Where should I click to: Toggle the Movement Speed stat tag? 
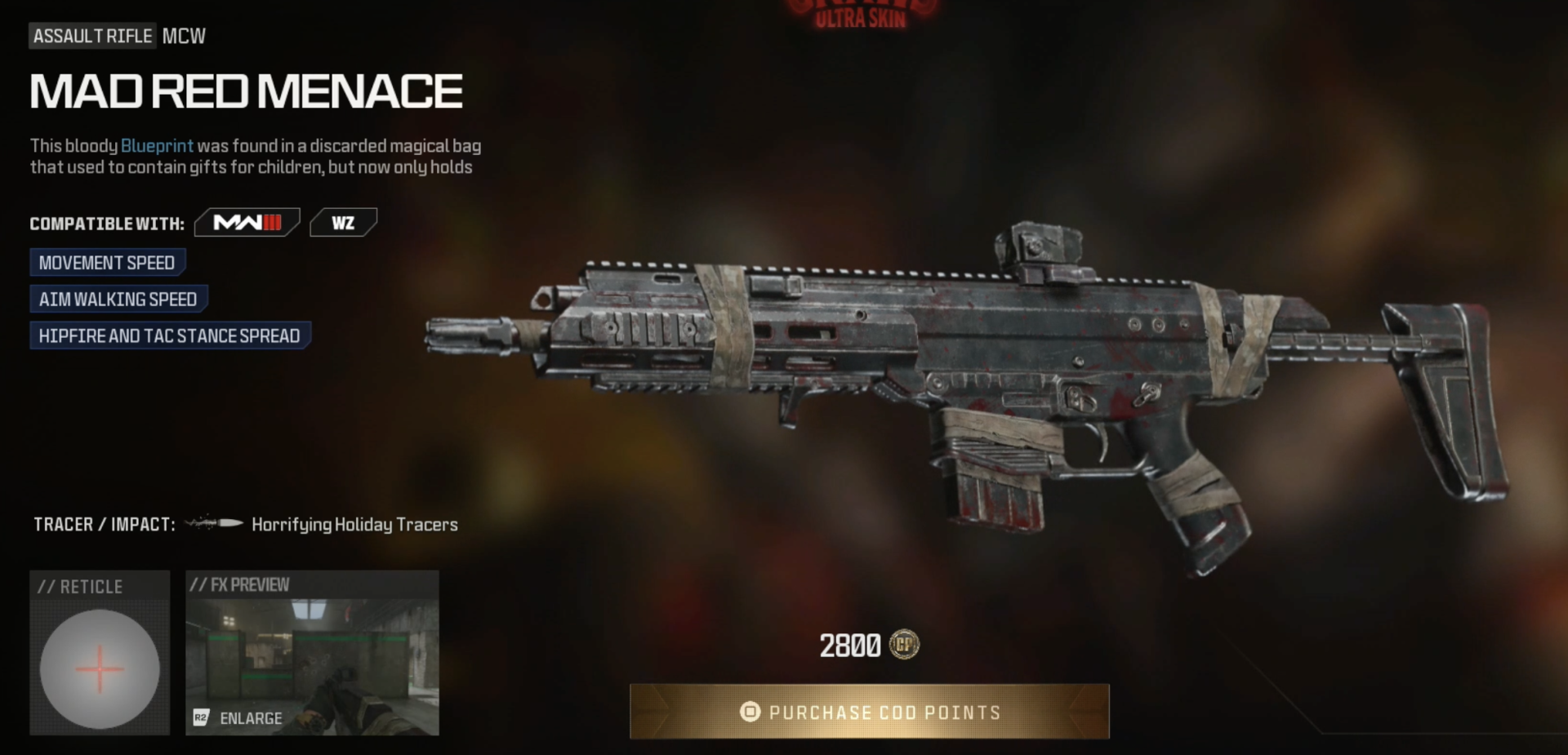[107, 262]
